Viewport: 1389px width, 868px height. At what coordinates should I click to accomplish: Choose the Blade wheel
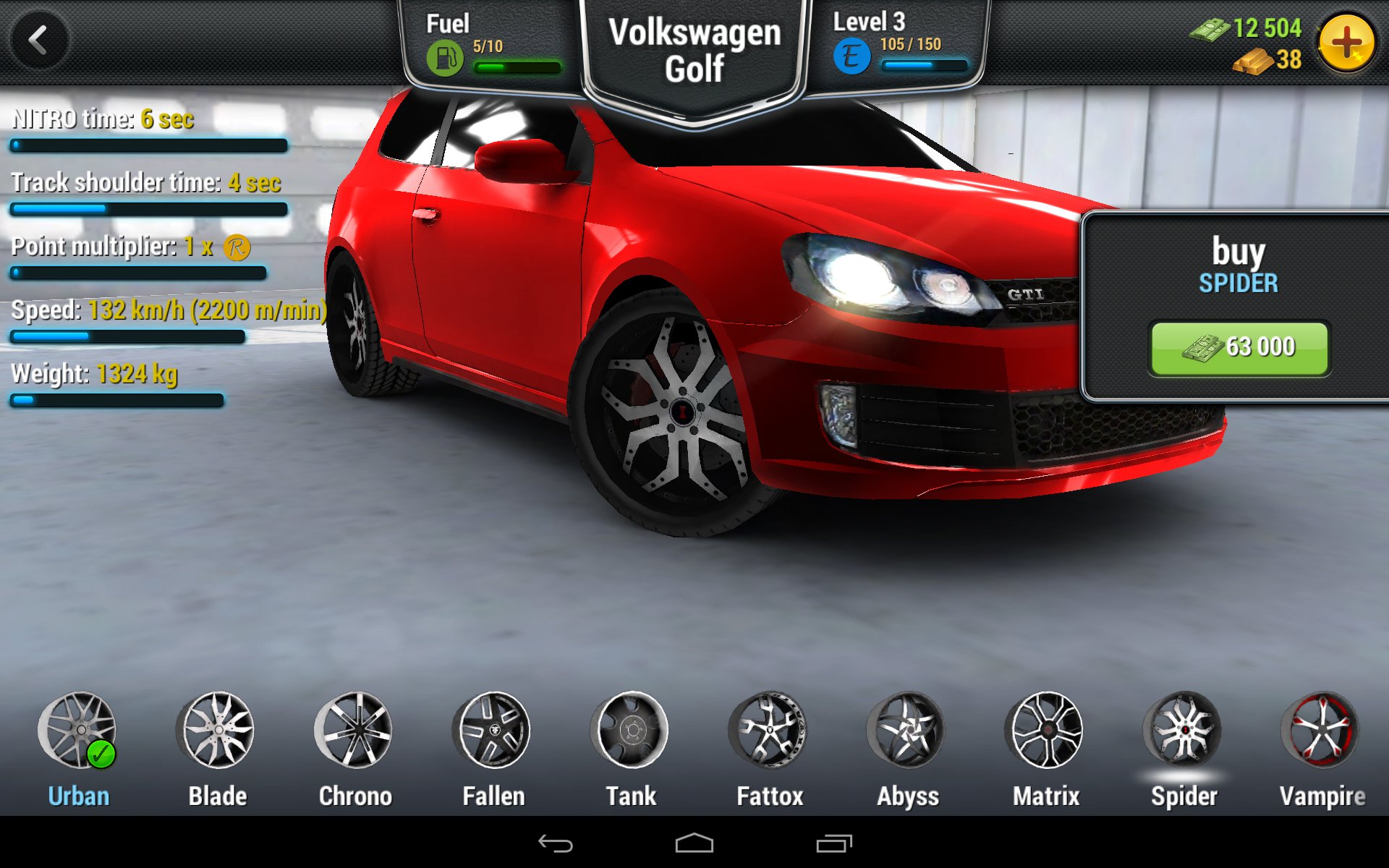(x=216, y=731)
